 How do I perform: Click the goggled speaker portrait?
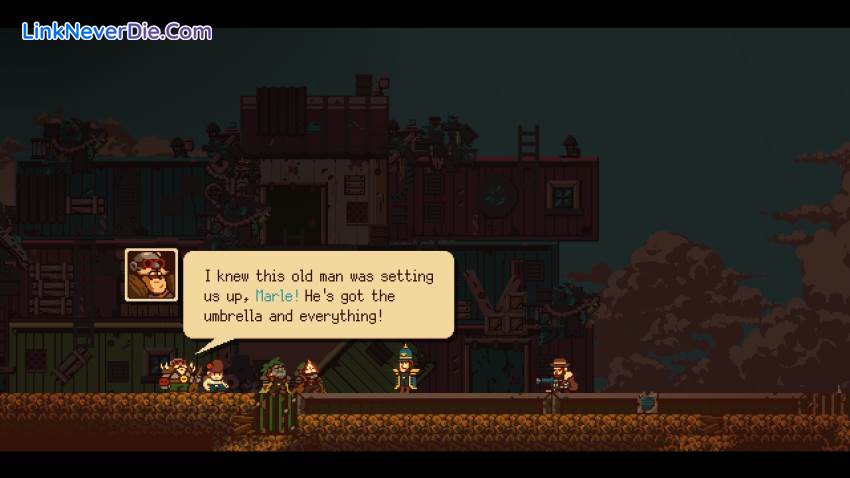[151, 274]
